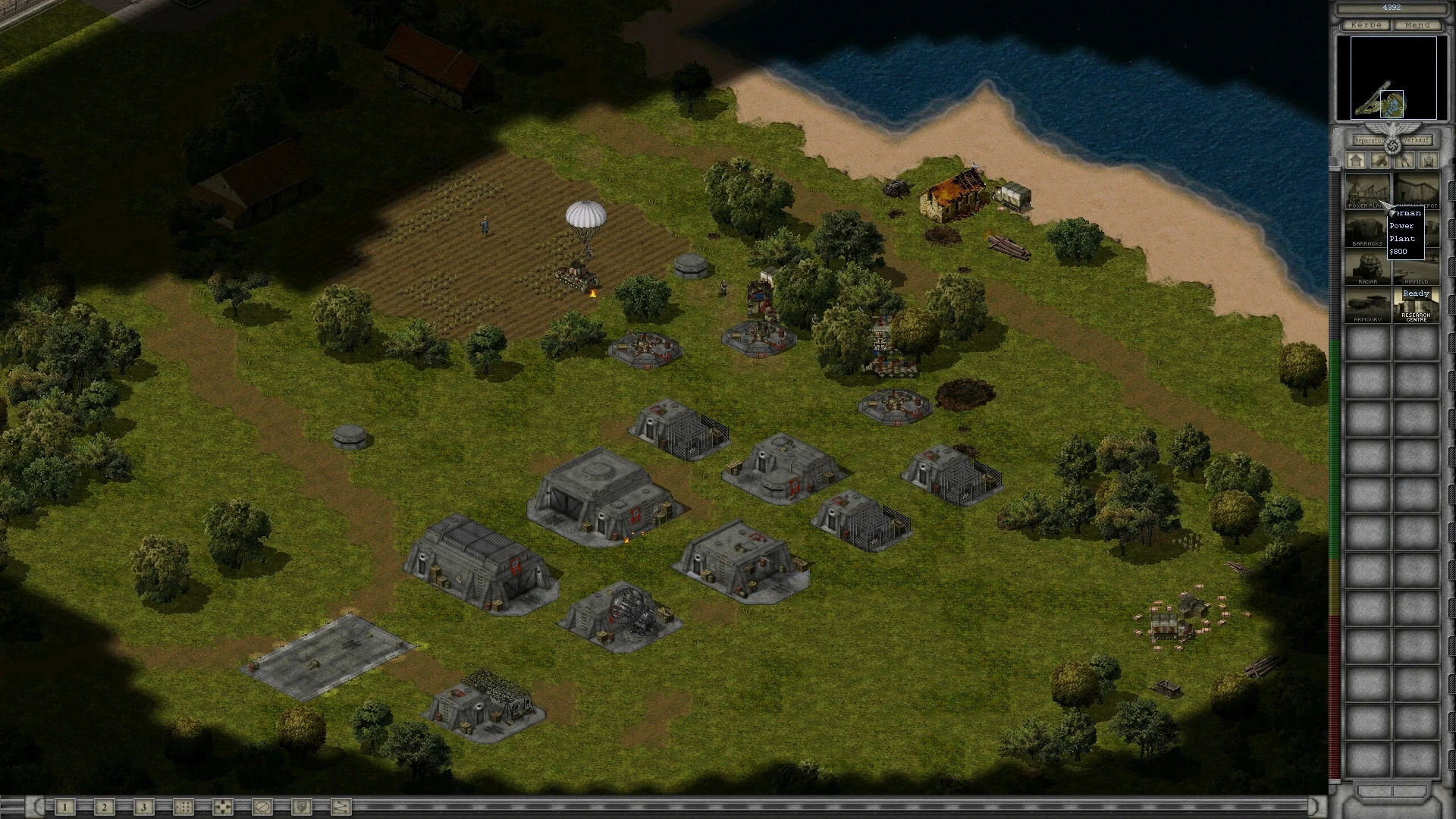The image size is (1456, 819).
Task: Open the Menü options button
Action: coord(1417,25)
